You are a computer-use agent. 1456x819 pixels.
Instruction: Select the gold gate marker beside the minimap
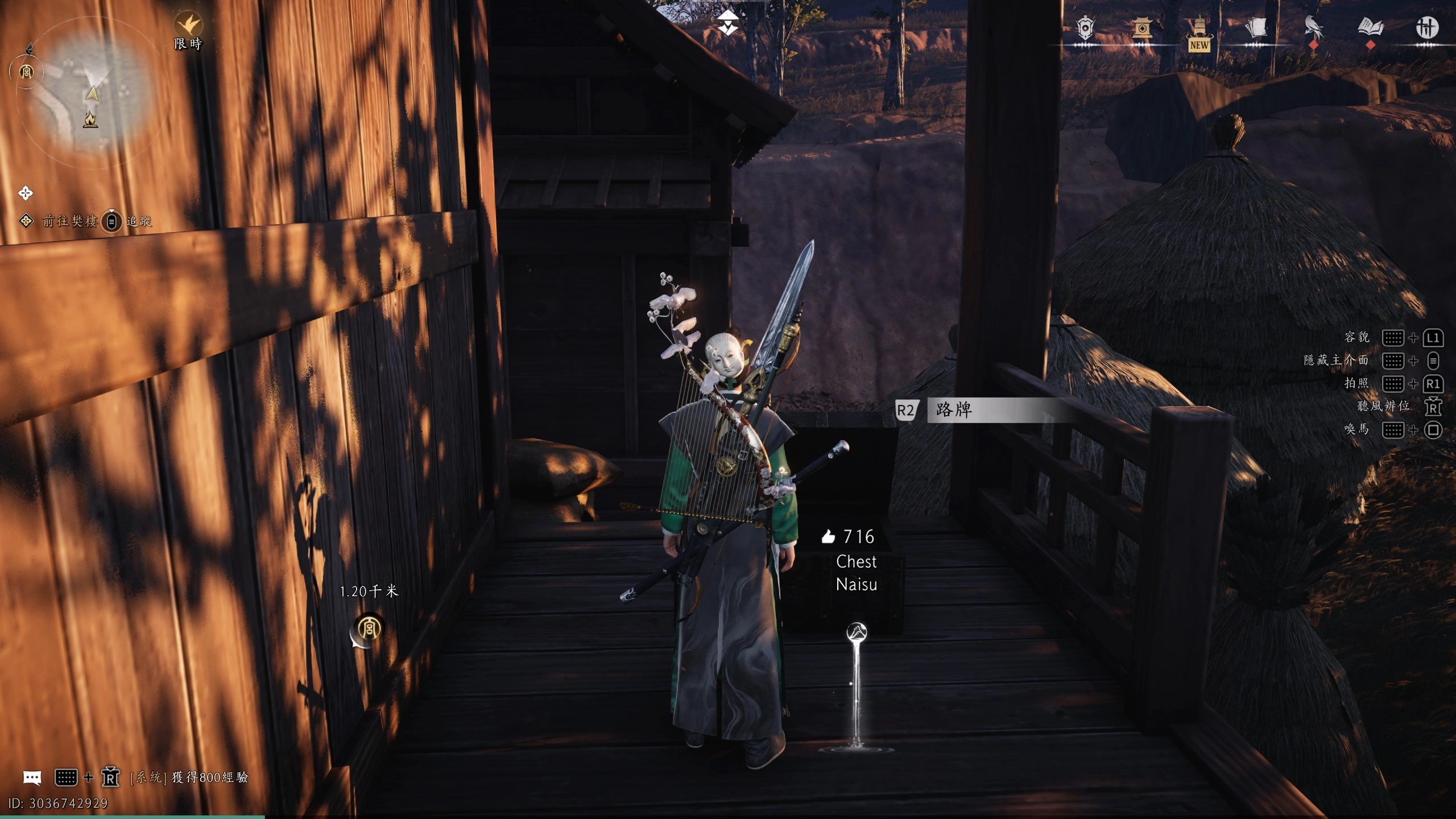(x=26, y=72)
